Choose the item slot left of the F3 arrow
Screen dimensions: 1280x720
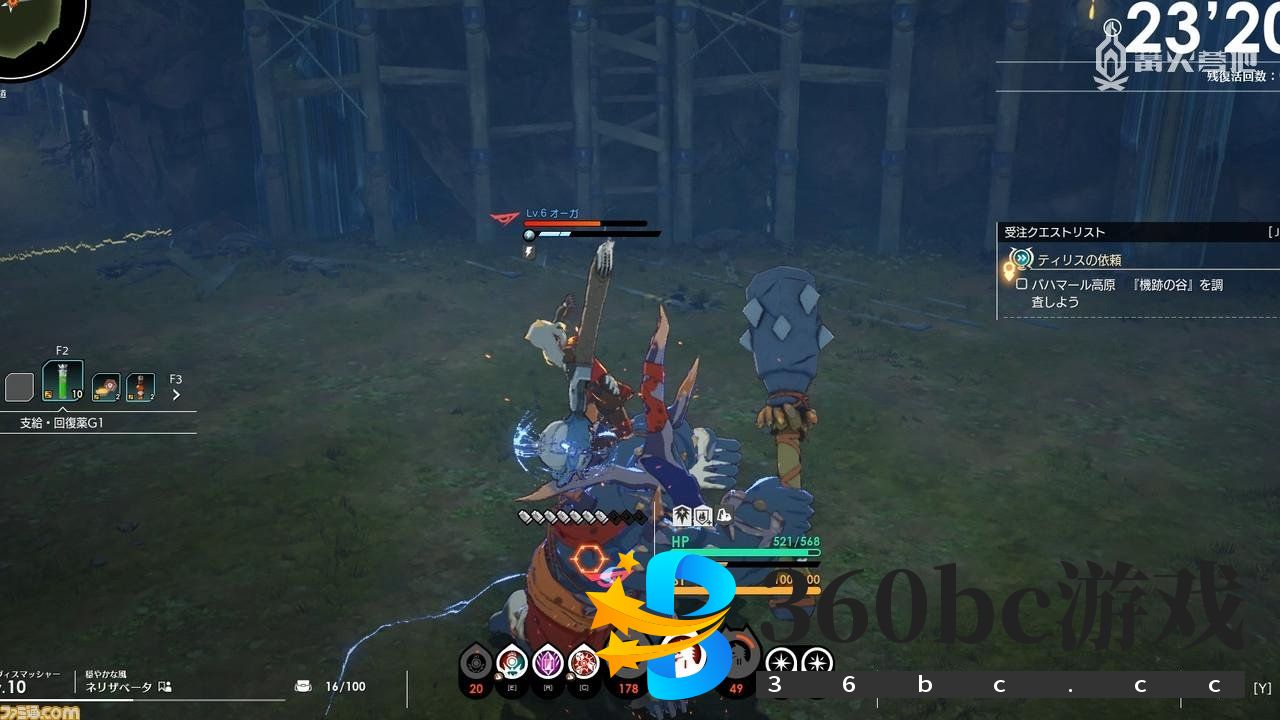[140, 387]
